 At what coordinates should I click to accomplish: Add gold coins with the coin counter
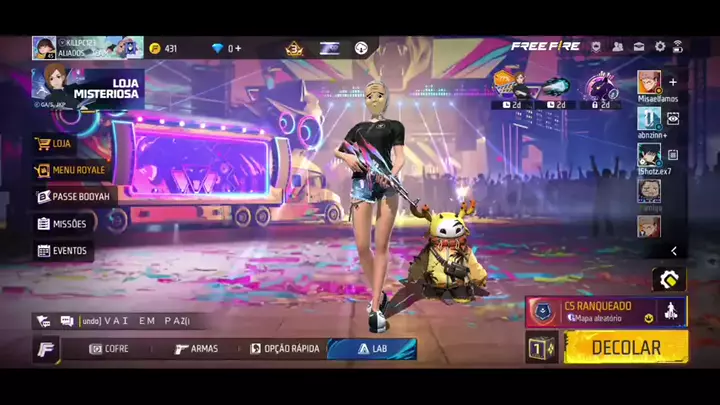(x=165, y=48)
